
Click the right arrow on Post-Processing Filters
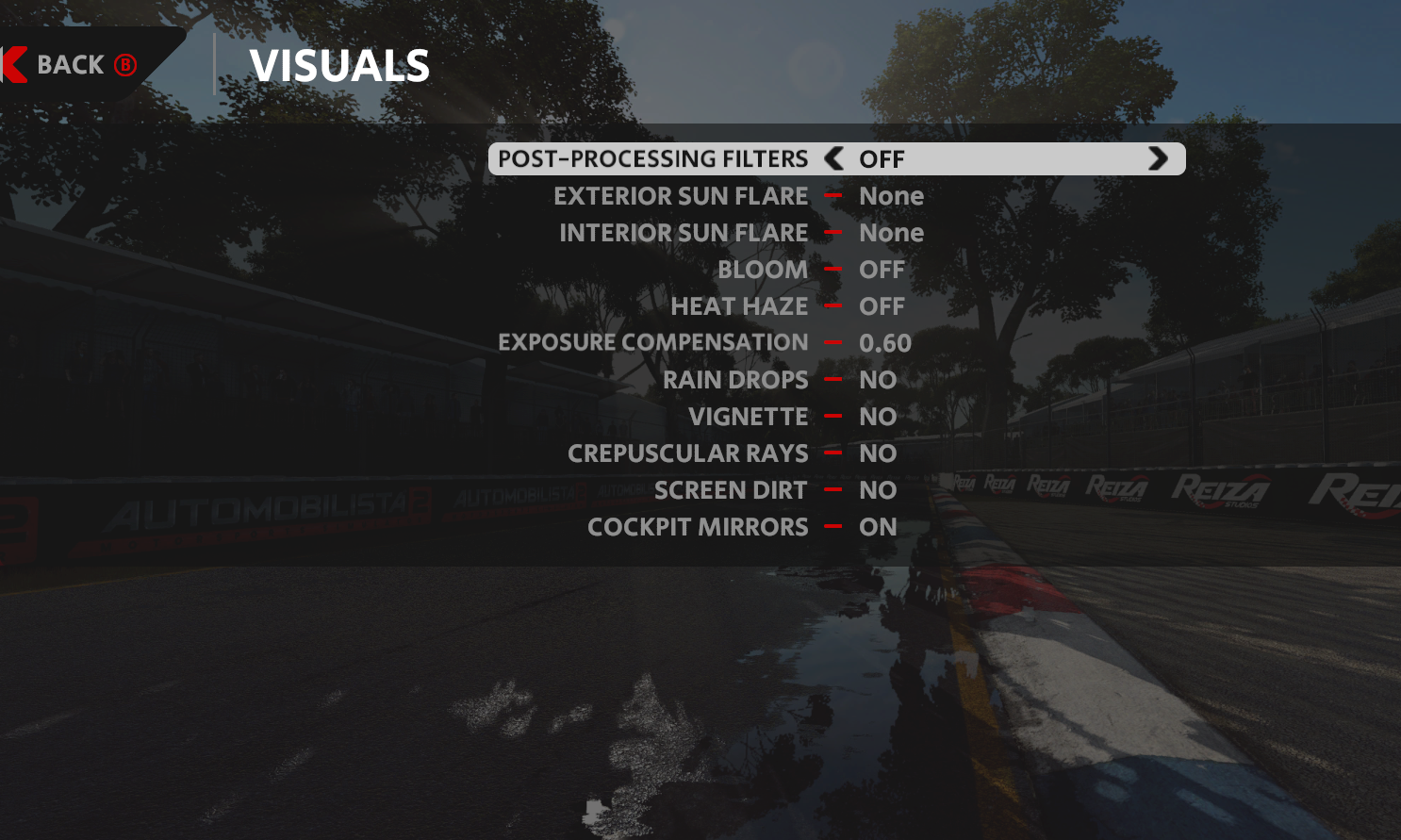[1158, 158]
